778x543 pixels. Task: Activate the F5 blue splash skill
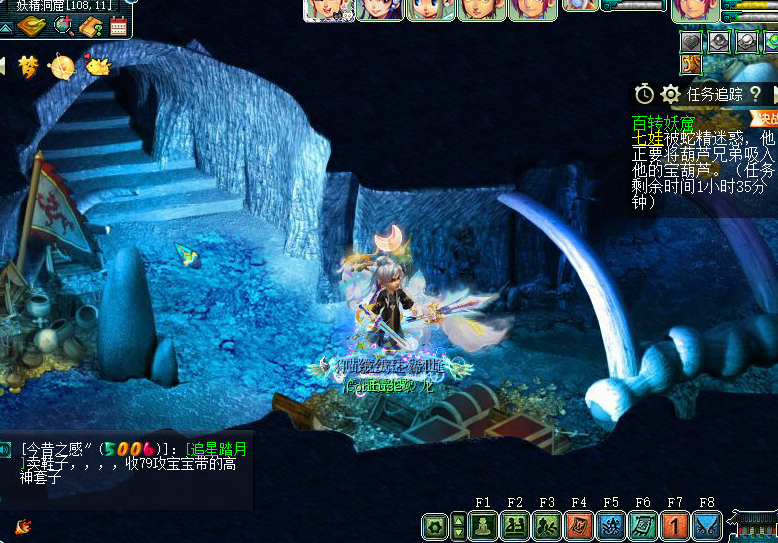pyautogui.click(x=612, y=526)
